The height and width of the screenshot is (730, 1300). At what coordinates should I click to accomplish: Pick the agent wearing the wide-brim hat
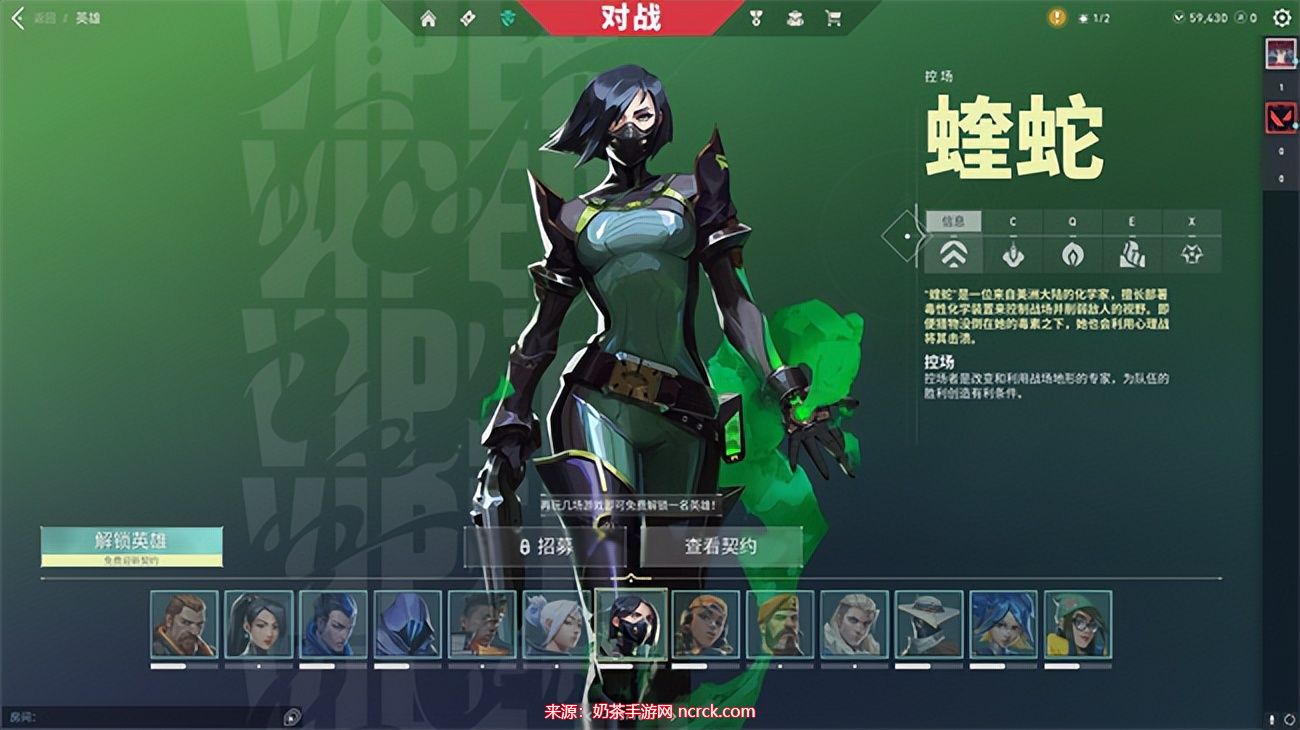pyautogui.click(x=928, y=624)
